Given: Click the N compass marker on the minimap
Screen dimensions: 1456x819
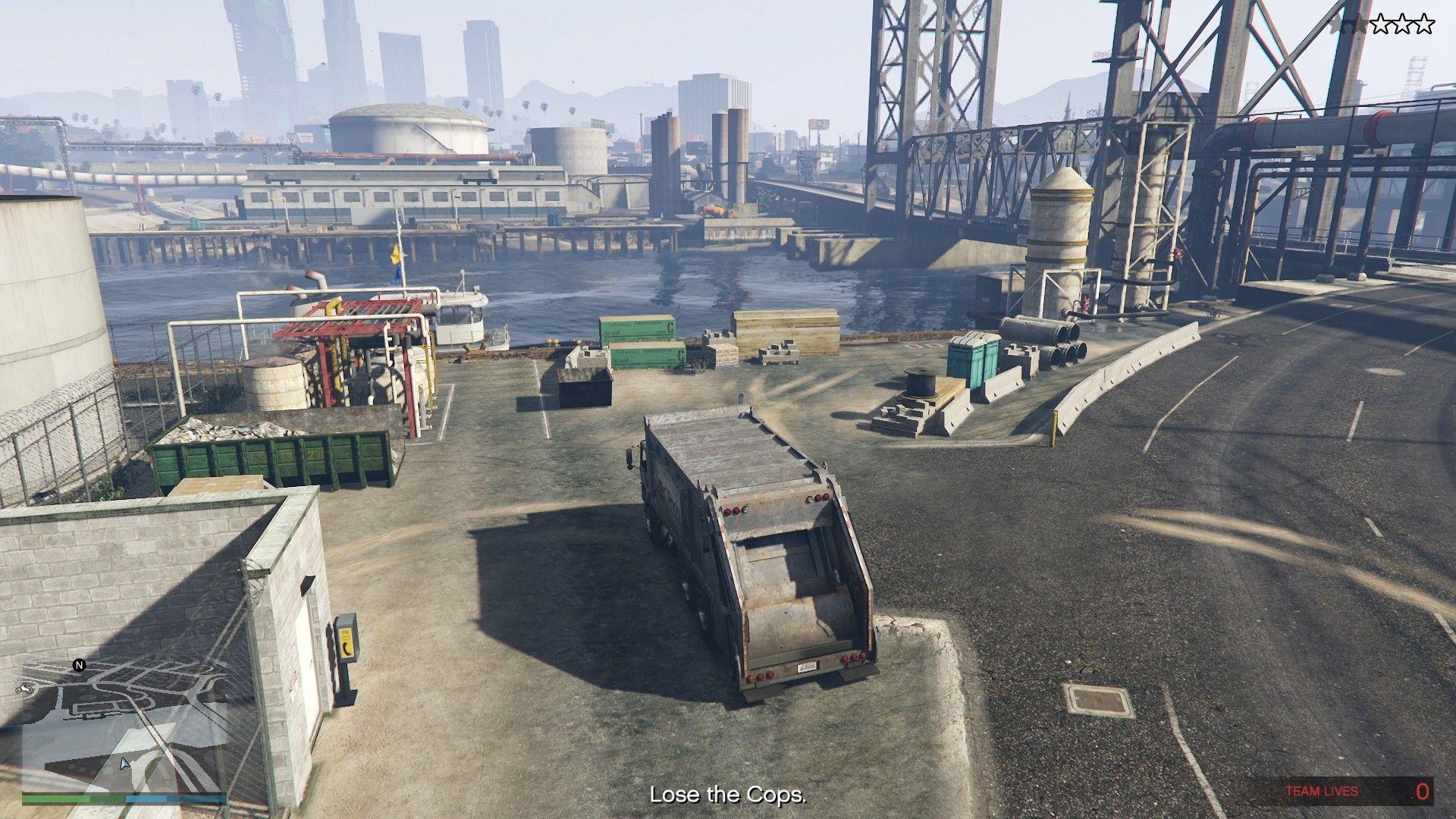Looking at the screenshot, I should coord(79,665).
